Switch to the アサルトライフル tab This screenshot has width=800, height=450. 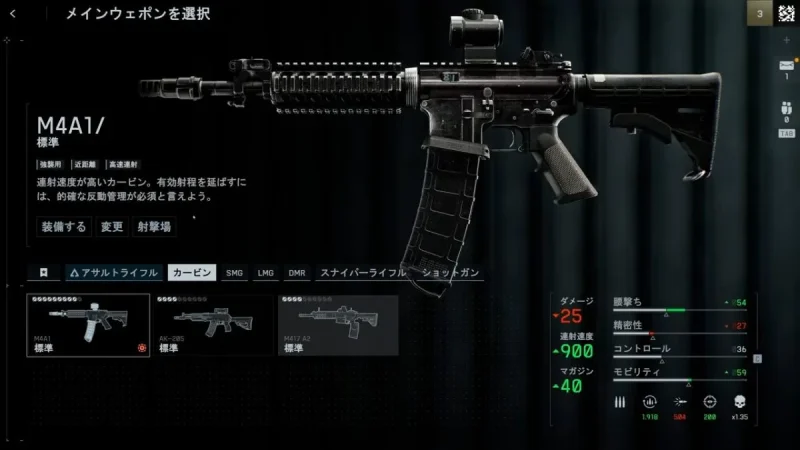click(x=113, y=272)
